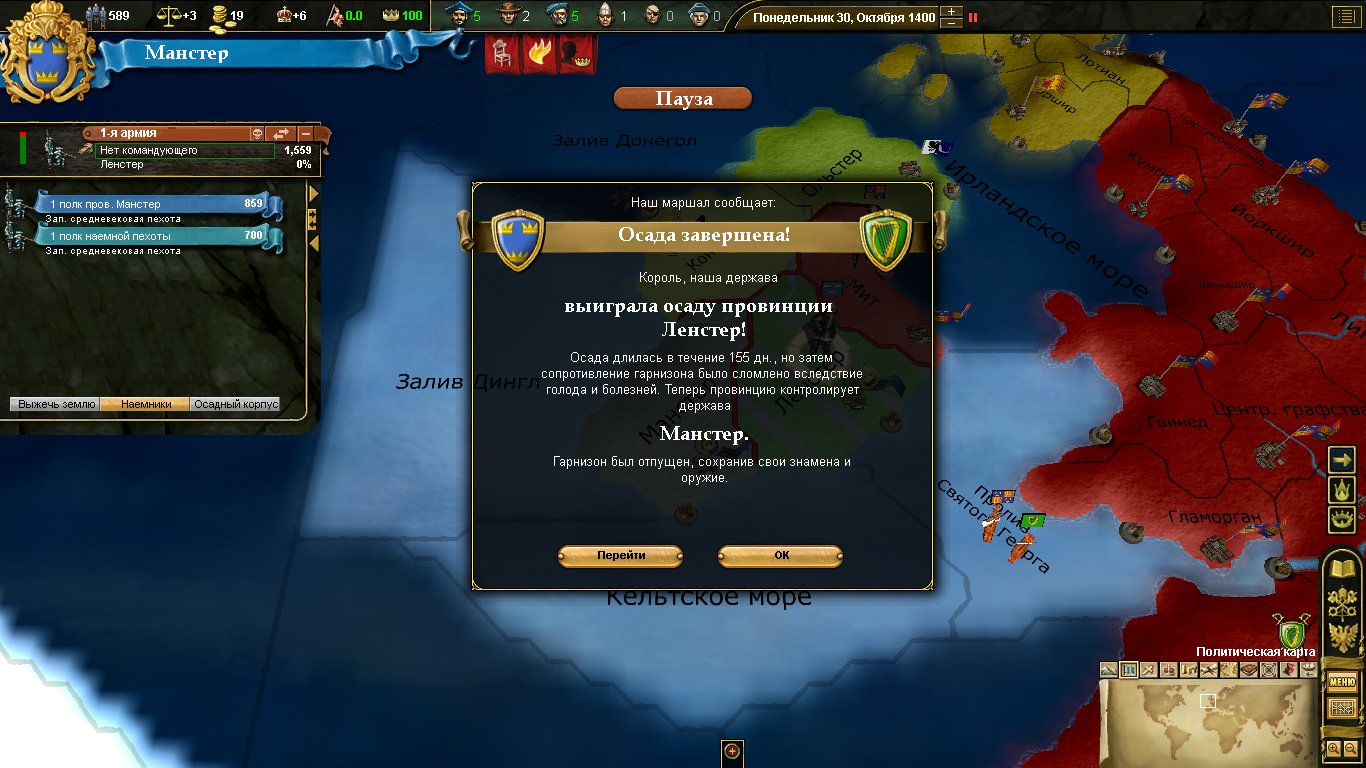This screenshot has height=768, width=1366.
Task: Open the ledger book icon
Action: 1341,569
